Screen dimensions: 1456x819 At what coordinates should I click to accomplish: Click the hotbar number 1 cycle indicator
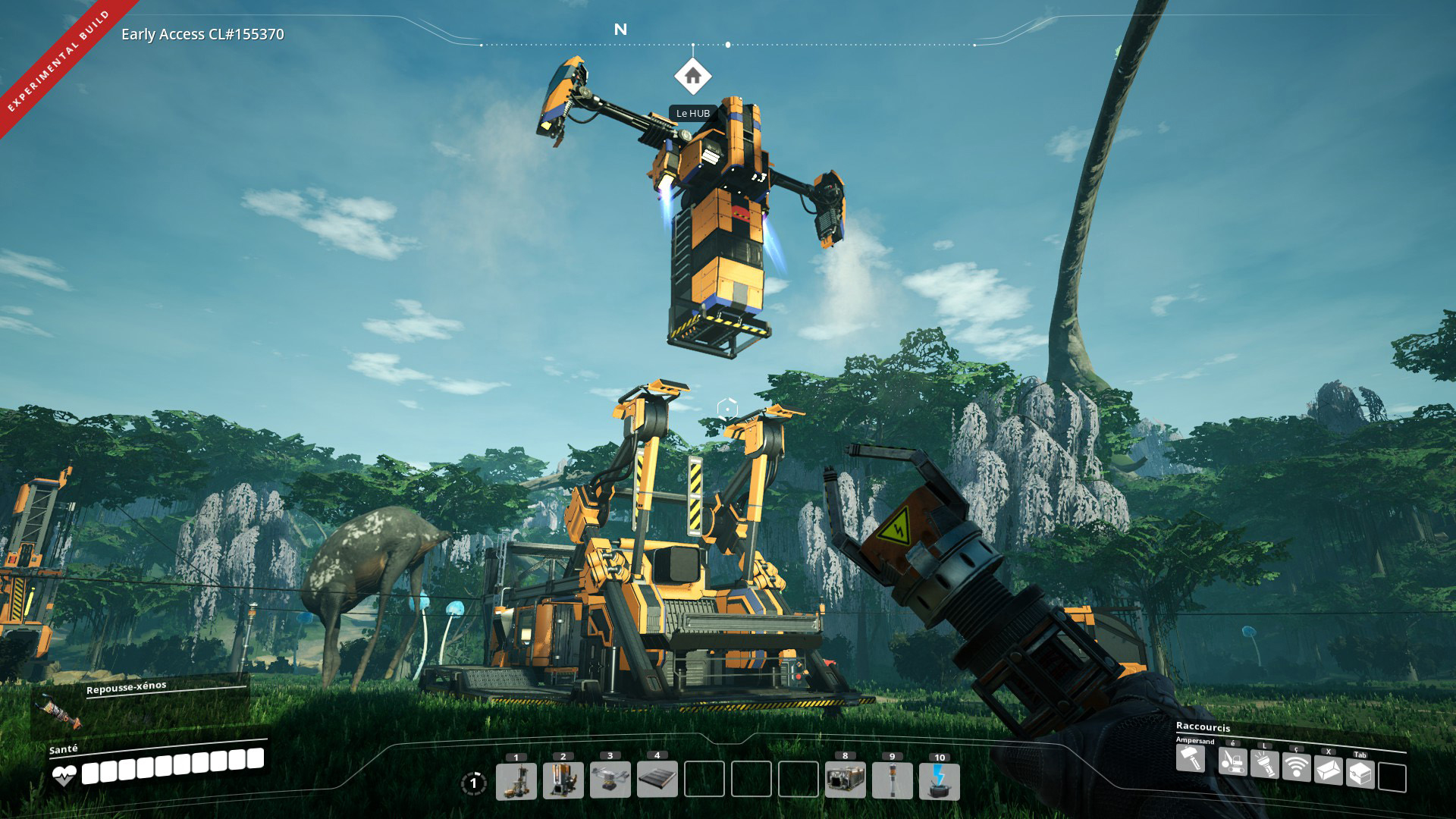[x=473, y=783]
